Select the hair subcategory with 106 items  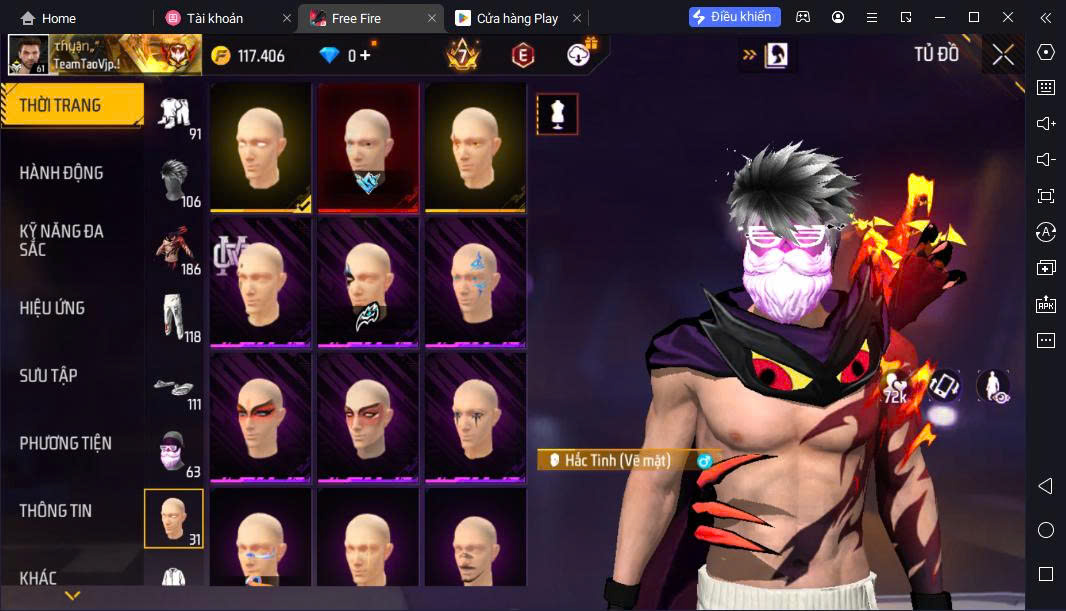tap(176, 183)
